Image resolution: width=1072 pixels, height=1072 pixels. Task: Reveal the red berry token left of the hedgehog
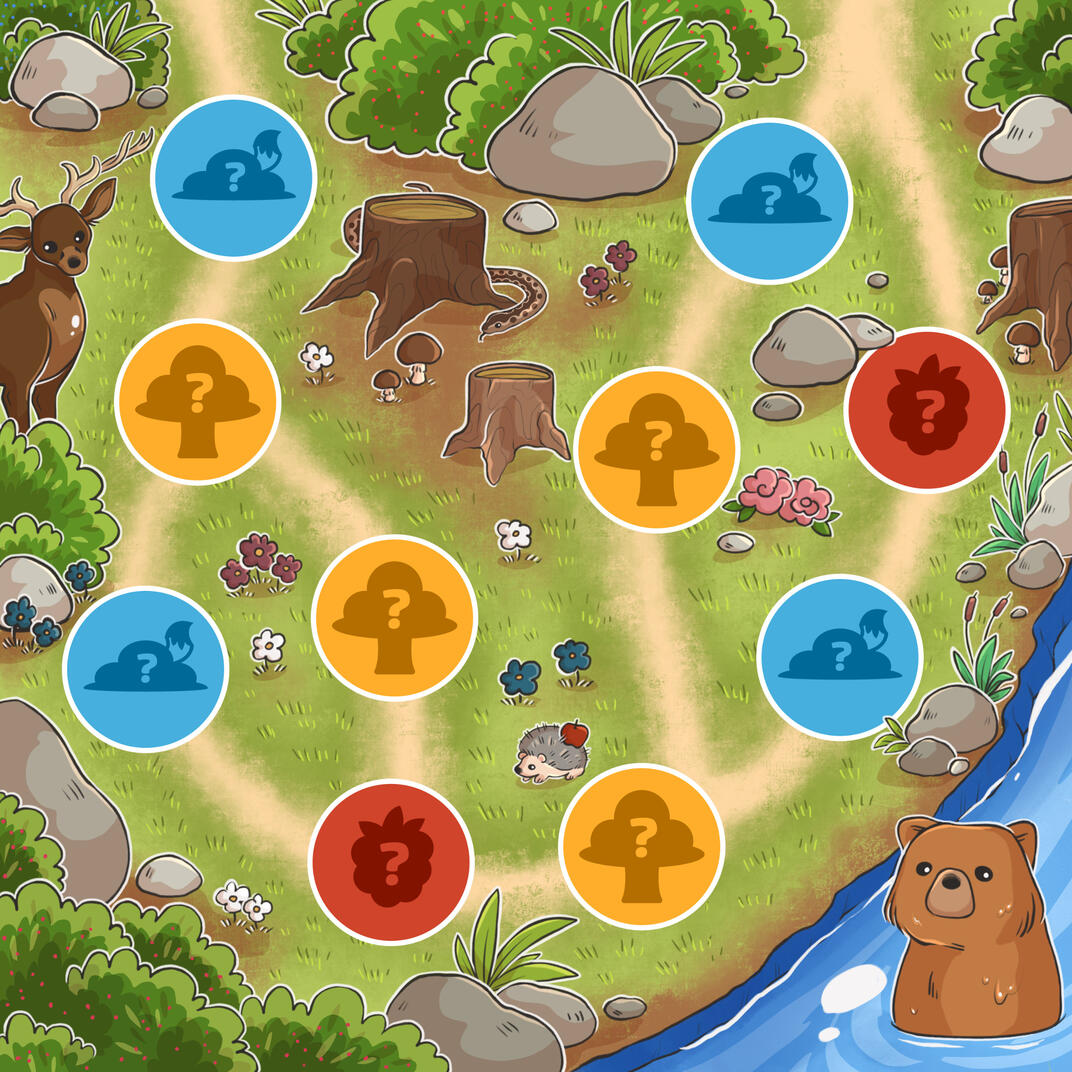point(391,861)
